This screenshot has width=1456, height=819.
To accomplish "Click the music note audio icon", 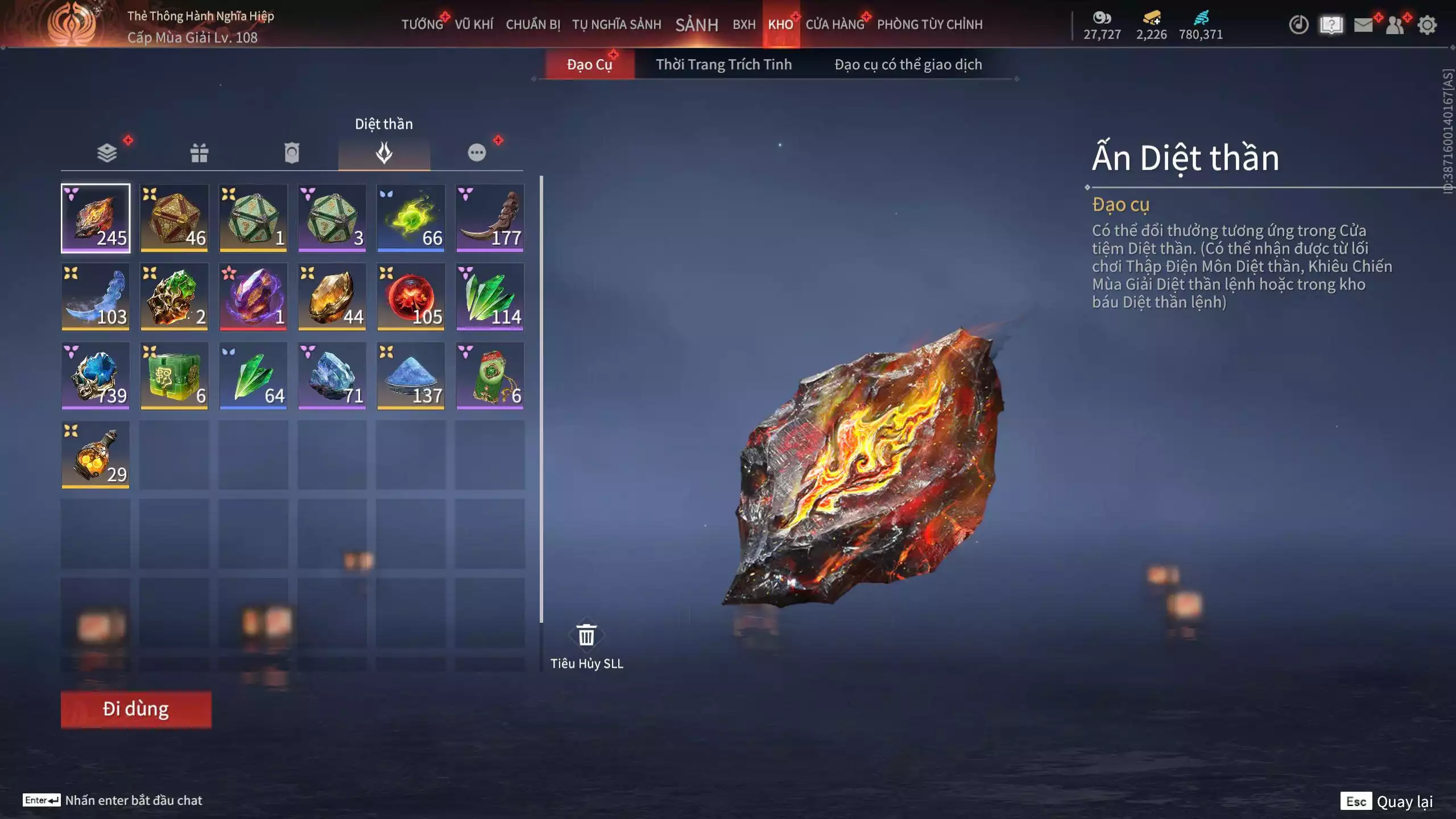I will coord(1300,26).
